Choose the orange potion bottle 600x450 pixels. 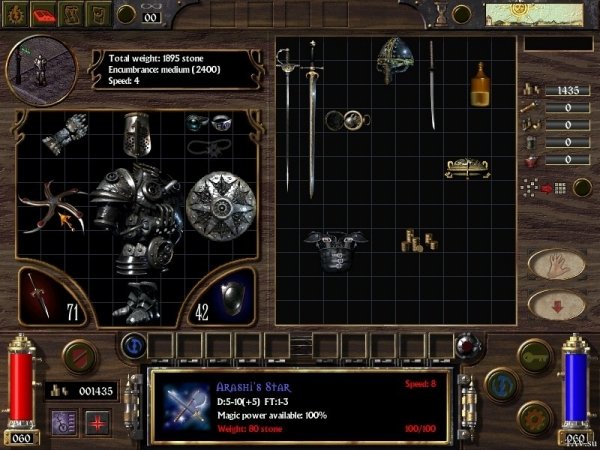pyautogui.click(x=481, y=85)
